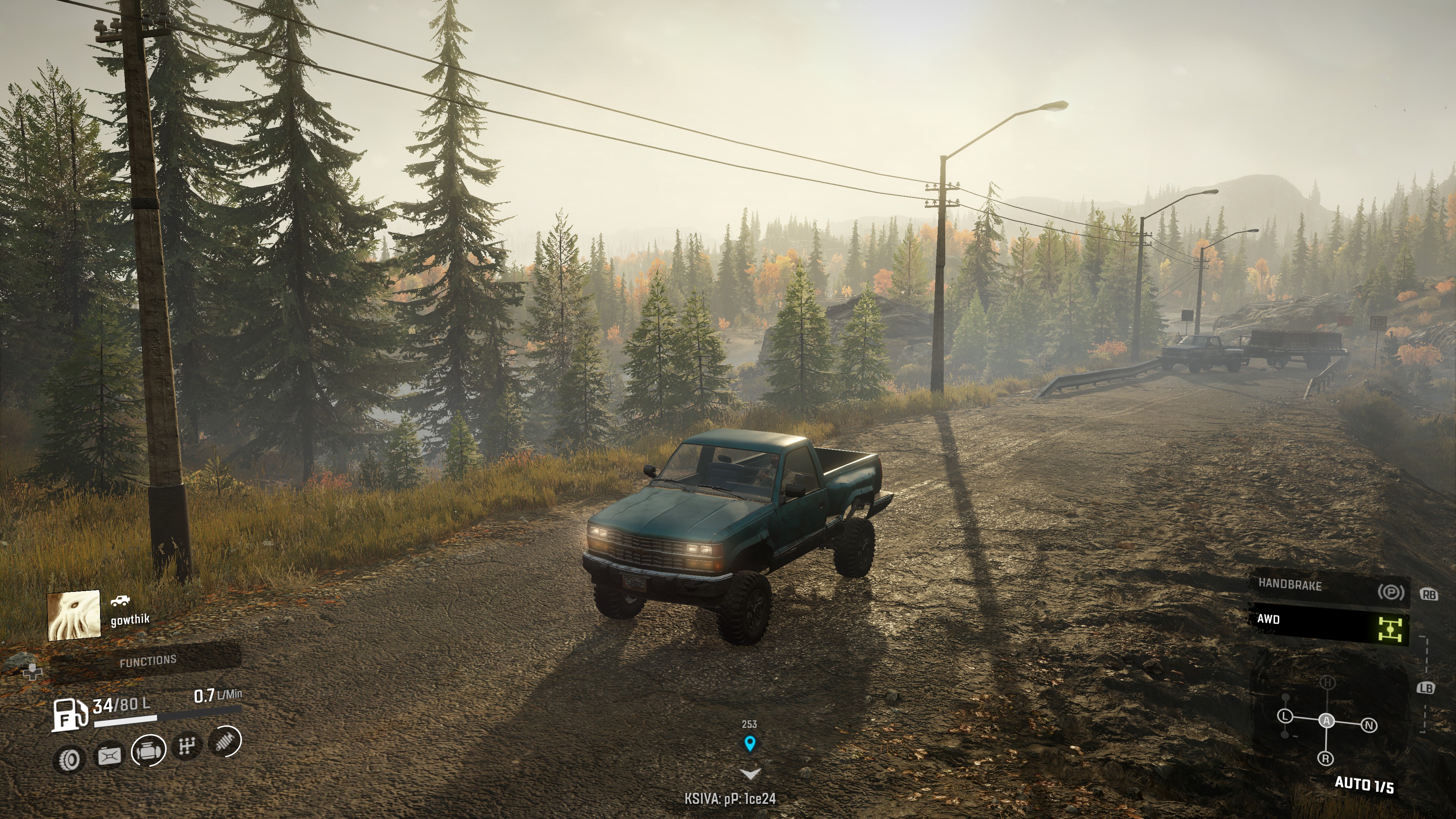The height and width of the screenshot is (819, 1456).
Task: Click the suspension spring status icon
Action: pyautogui.click(x=226, y=741)
